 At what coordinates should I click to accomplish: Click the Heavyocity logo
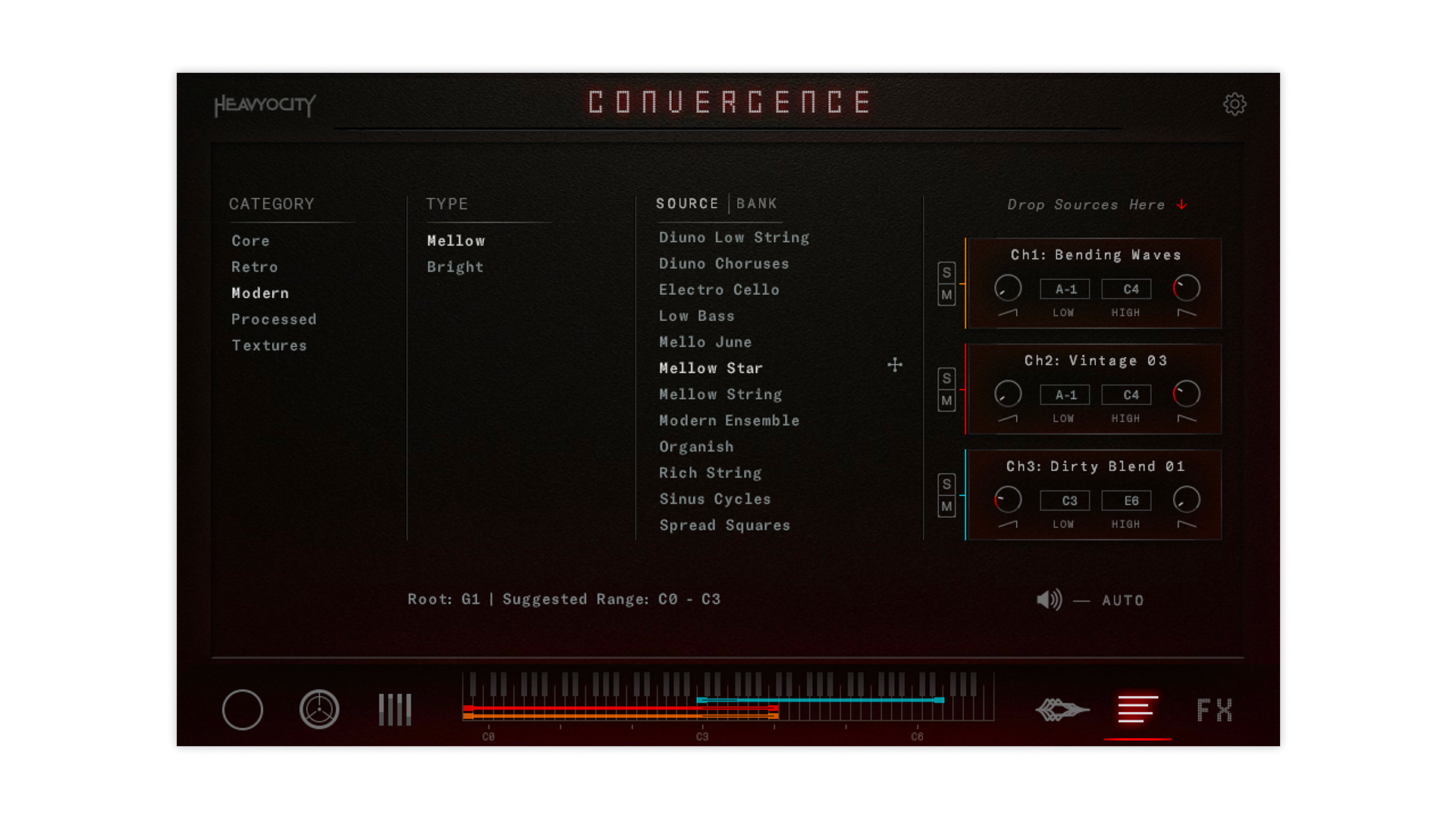pyautogui.click(x=265, y=105)
